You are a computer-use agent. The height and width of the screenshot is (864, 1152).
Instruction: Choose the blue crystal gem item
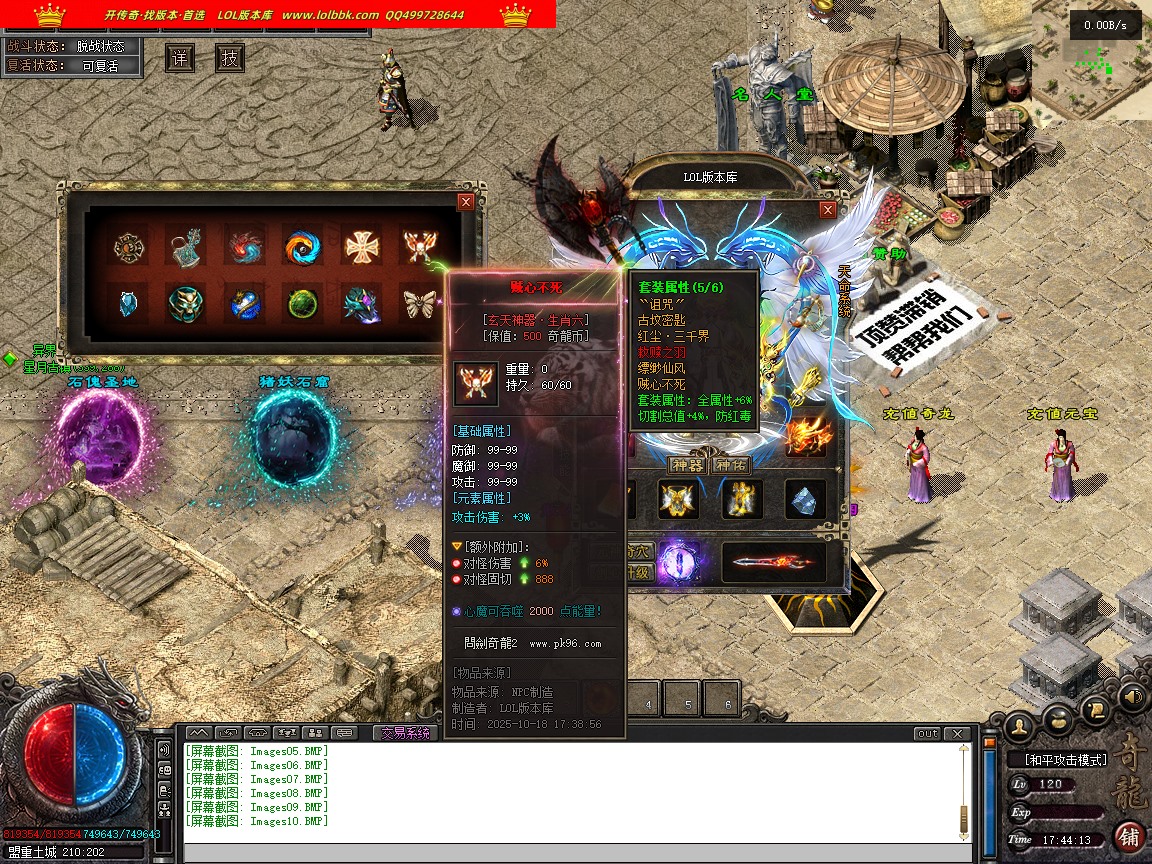(x=128, y=303)
